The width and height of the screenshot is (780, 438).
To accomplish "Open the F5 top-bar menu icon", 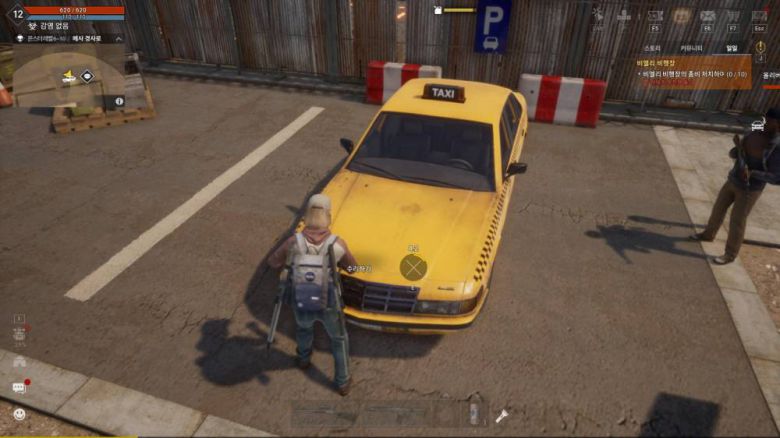I will coord(655,16).
